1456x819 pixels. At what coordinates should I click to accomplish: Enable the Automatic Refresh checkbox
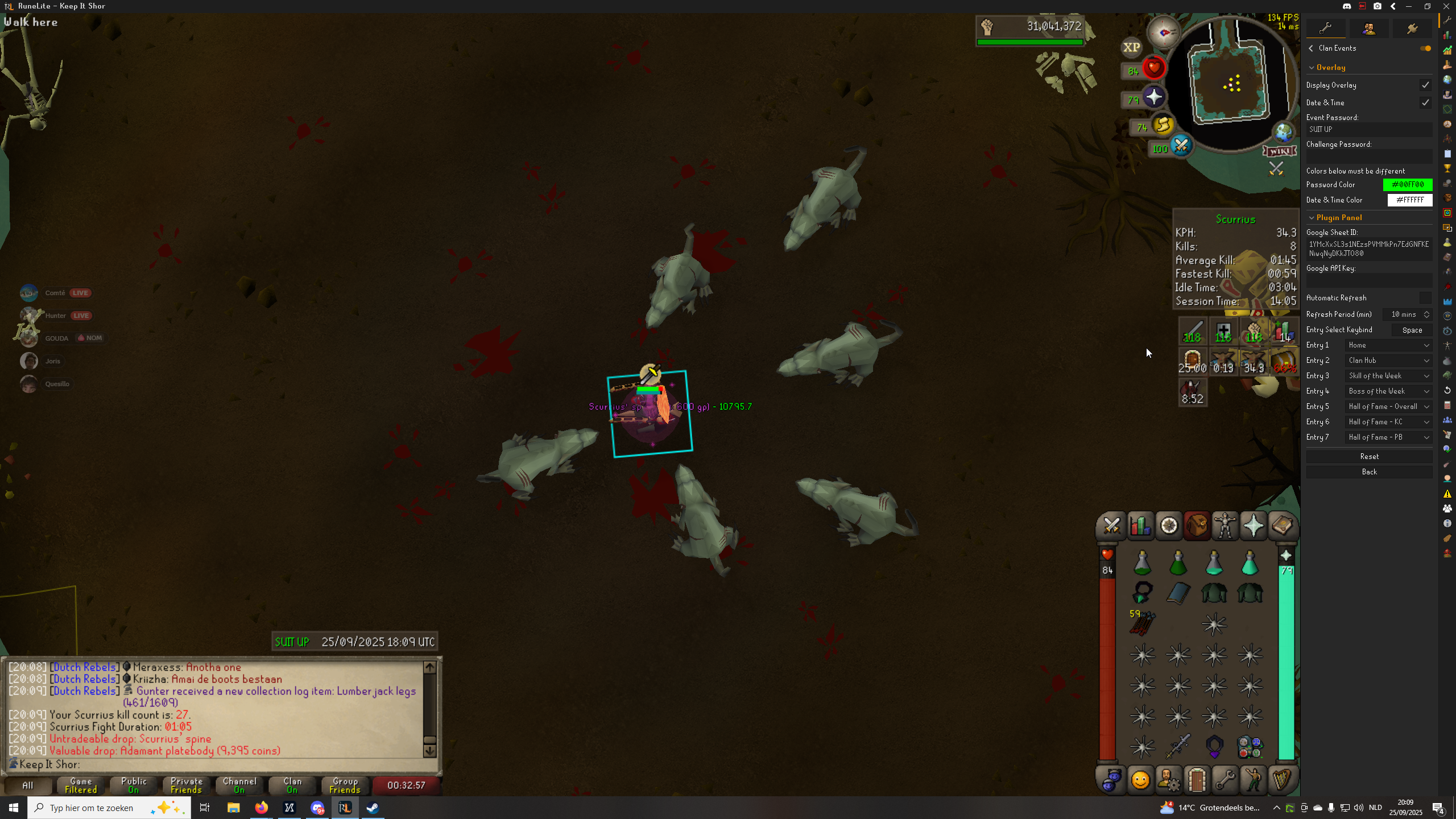coord(1425,298)
